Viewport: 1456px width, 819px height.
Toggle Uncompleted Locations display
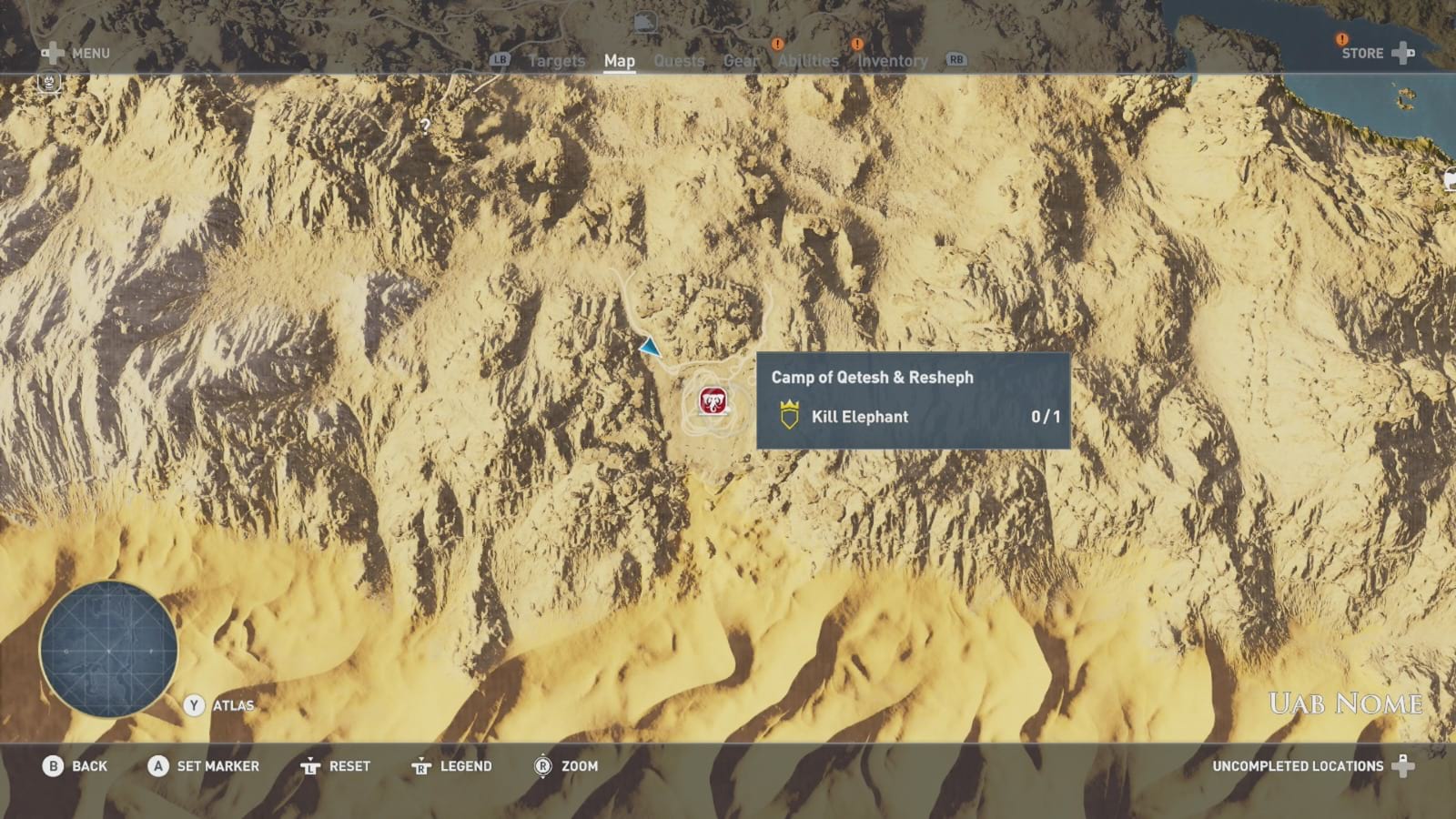point(1298,766)
